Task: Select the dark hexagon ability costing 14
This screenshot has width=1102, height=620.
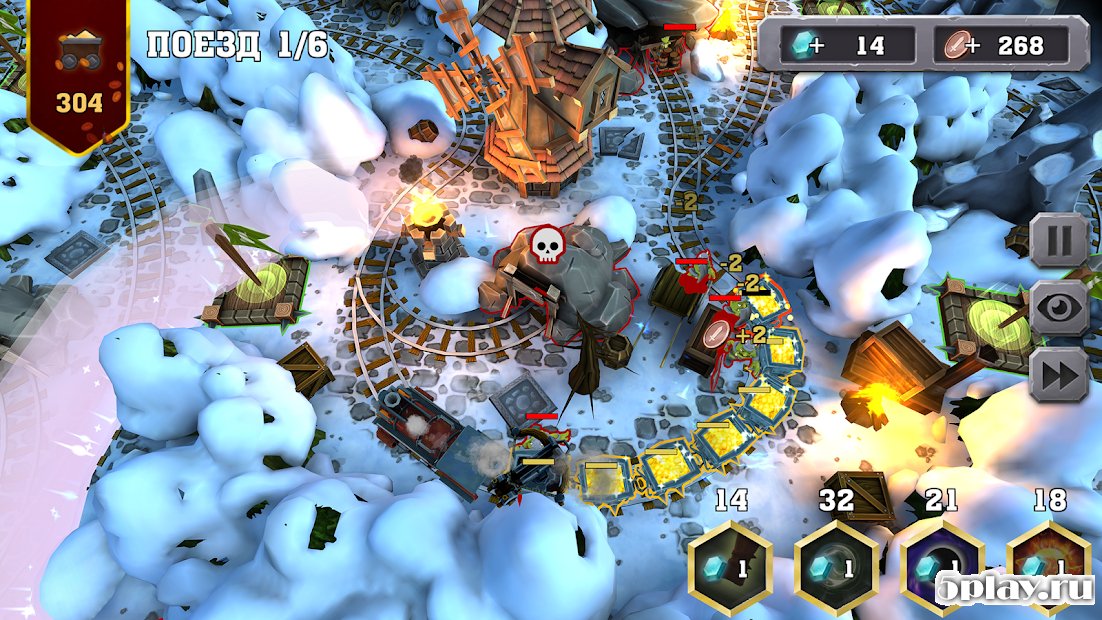Action: coord(731,566)
